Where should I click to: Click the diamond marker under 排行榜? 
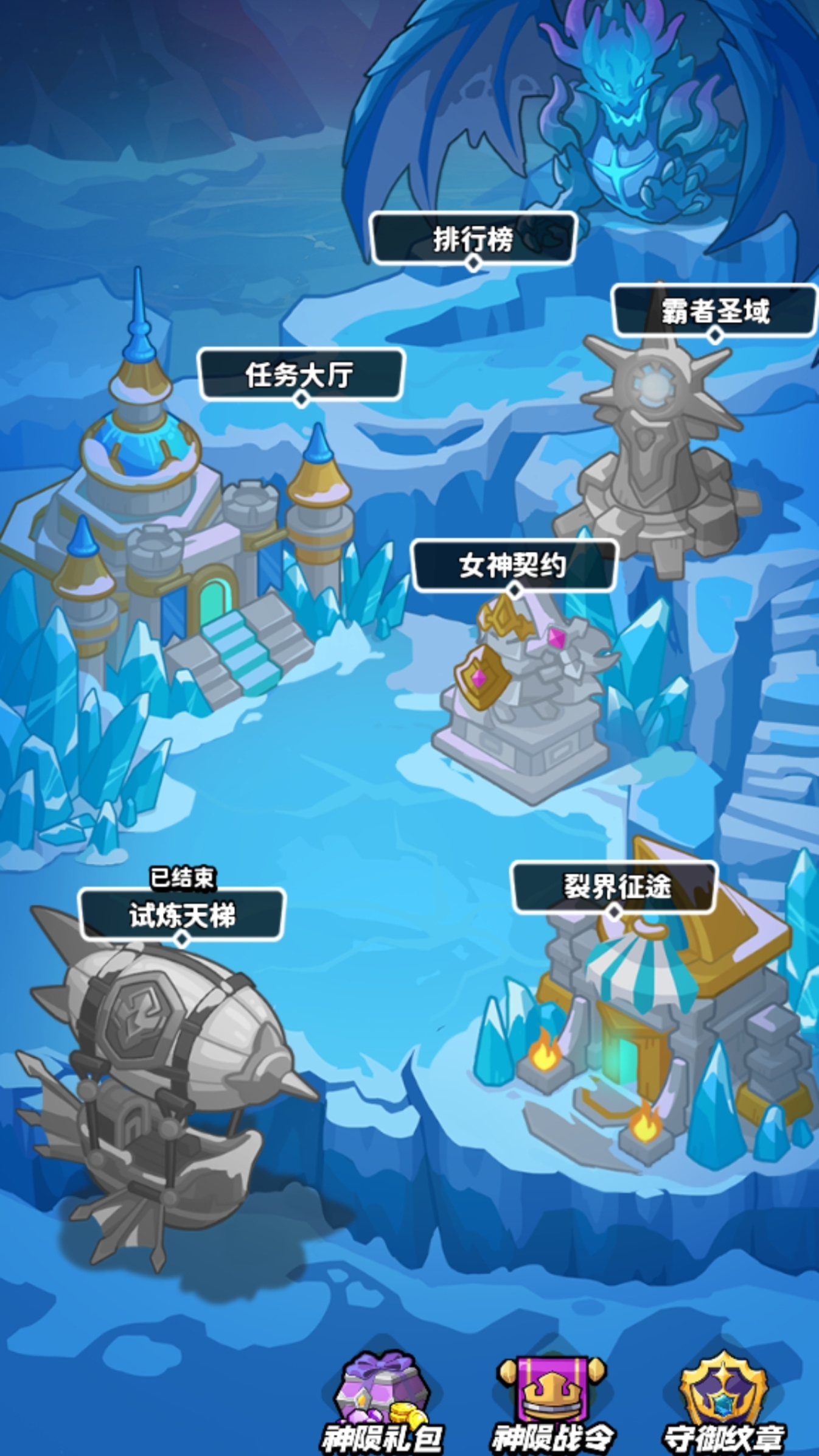point(473,264)
